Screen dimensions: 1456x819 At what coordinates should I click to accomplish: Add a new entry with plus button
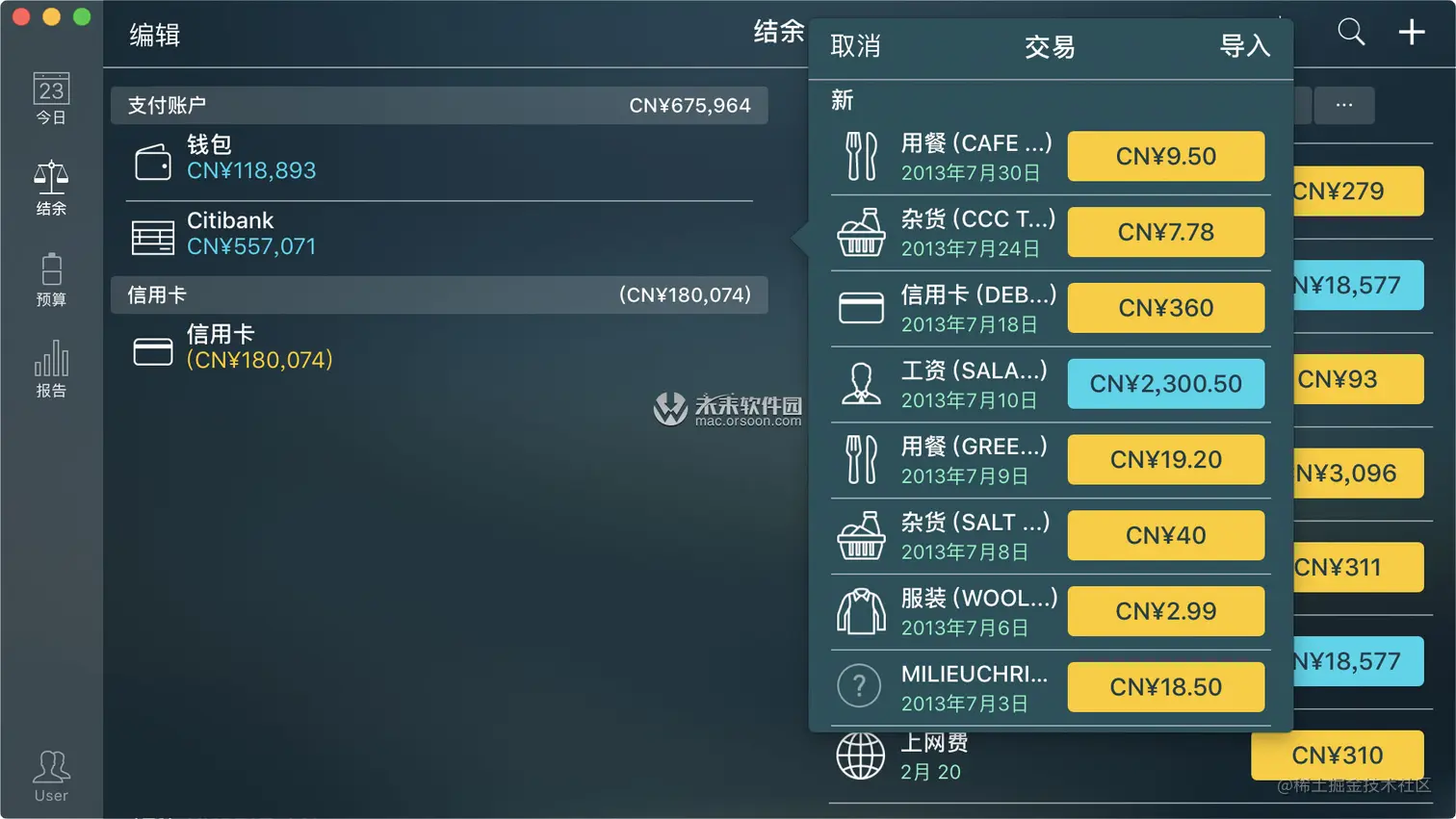point(1412,33)
